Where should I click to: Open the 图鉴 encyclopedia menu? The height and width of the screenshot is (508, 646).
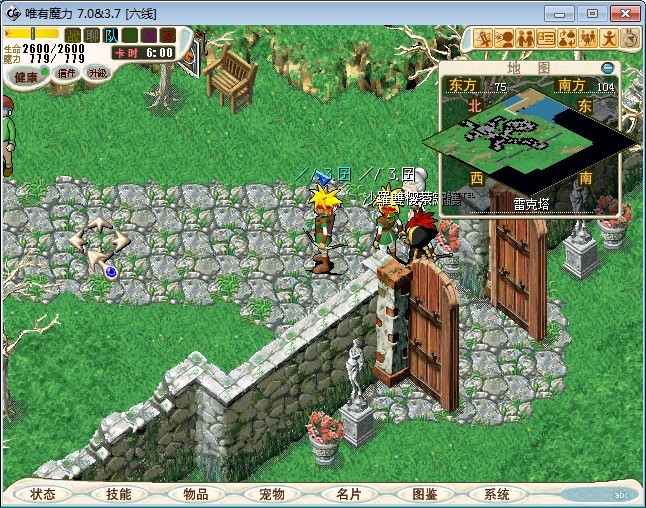tap(423, 494)
